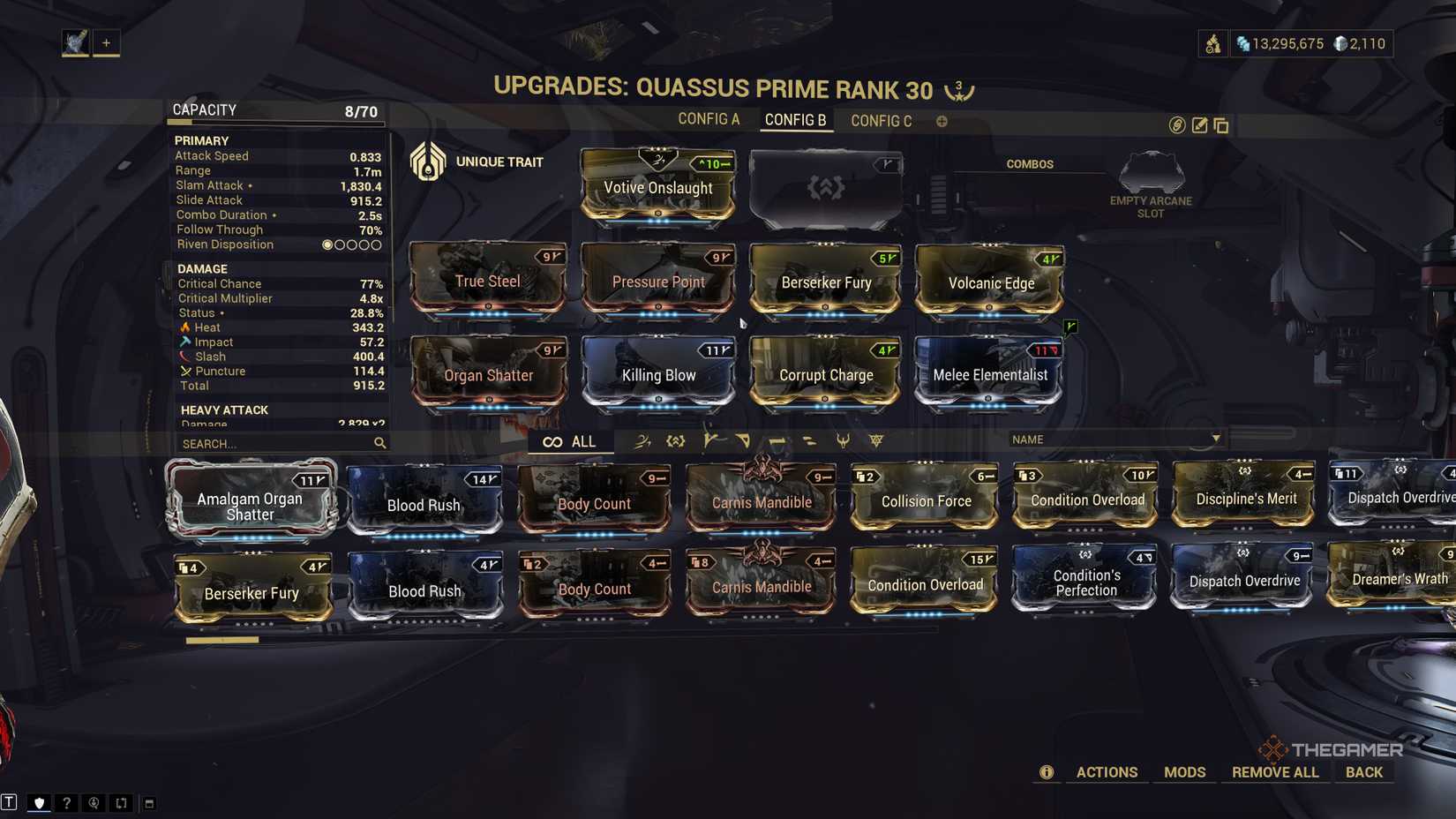Toggle the Vazarin polarity filter

pyautogui.click(x=744, y=440)
